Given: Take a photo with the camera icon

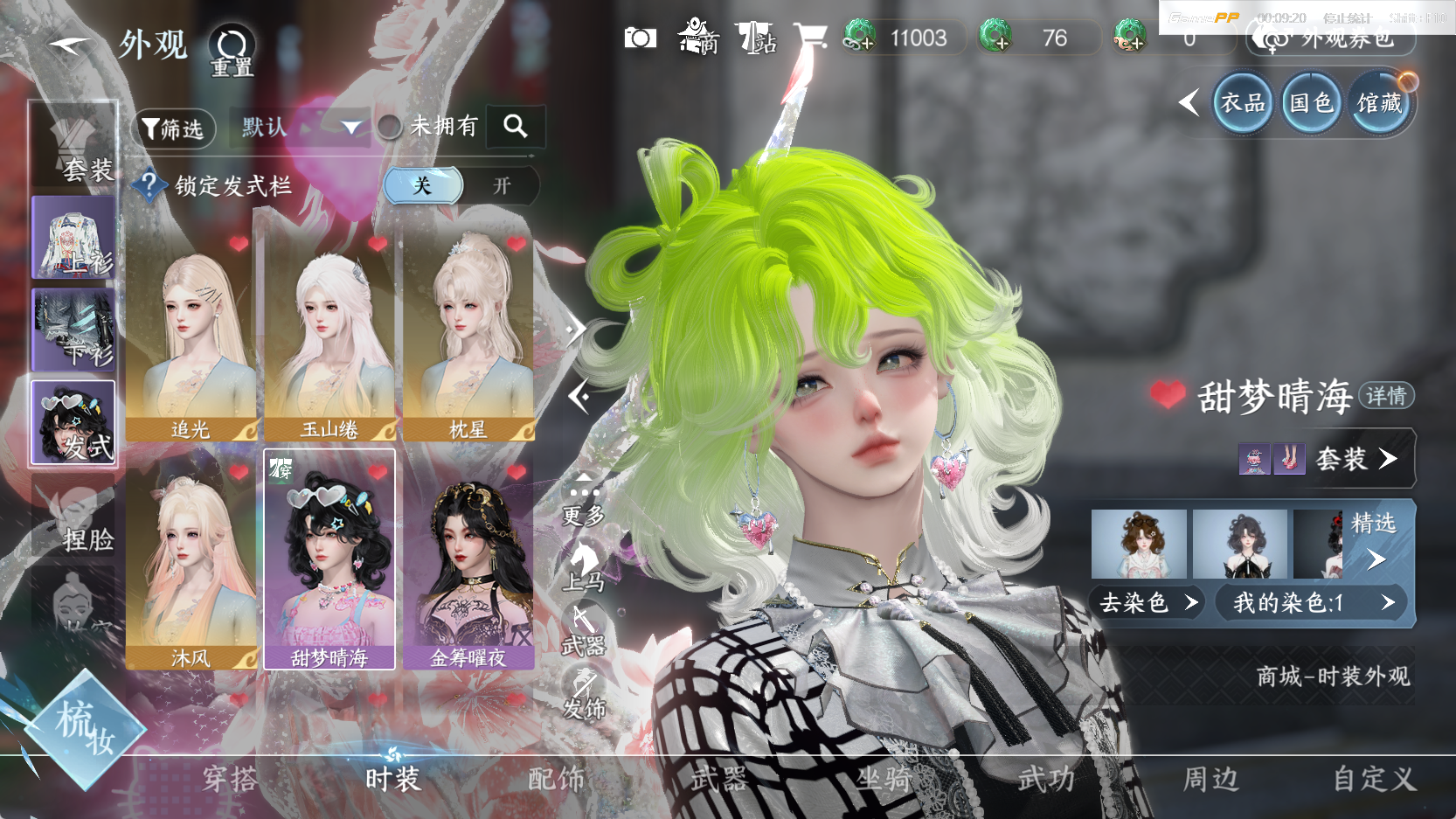Looking at the screenshot, I should coord(640,38).
